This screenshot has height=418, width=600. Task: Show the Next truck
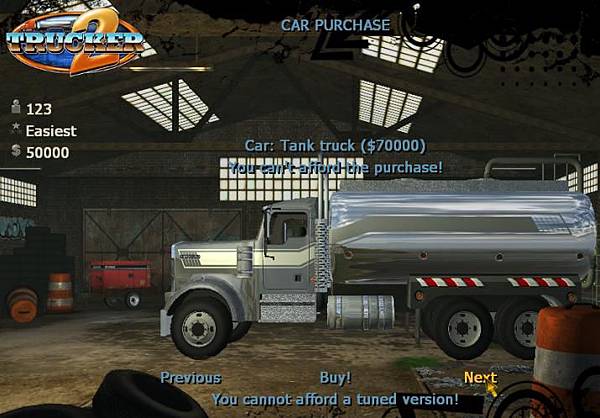[479, 377]
